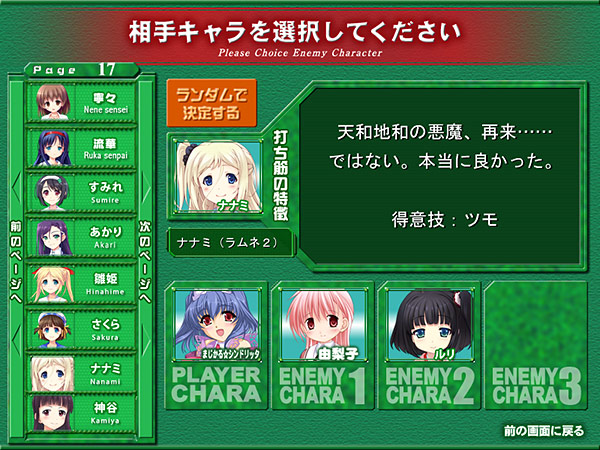Select Sakura from the character list
Viewport: 600px width, 450px height.
pyautogui.click(x=81, y=326)
